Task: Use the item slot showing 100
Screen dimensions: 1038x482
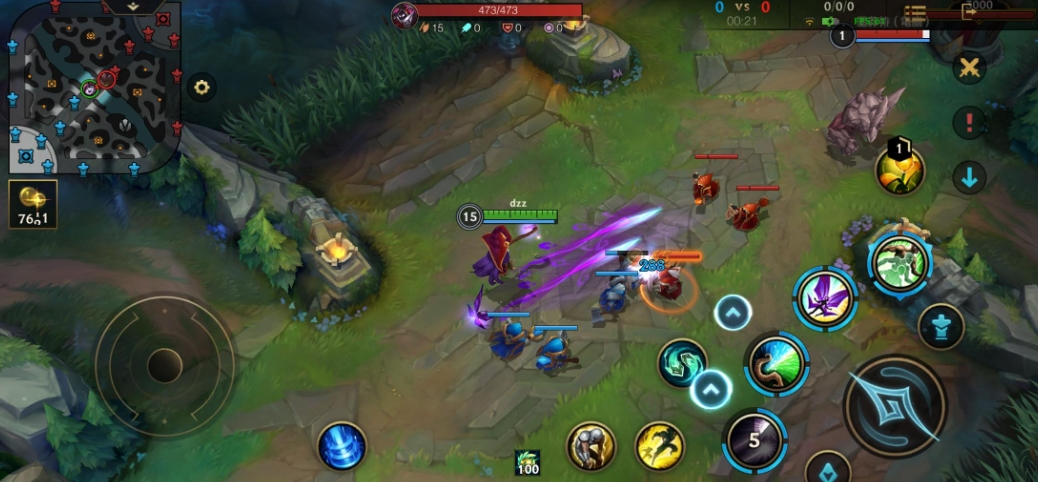Action: (527, 463)
